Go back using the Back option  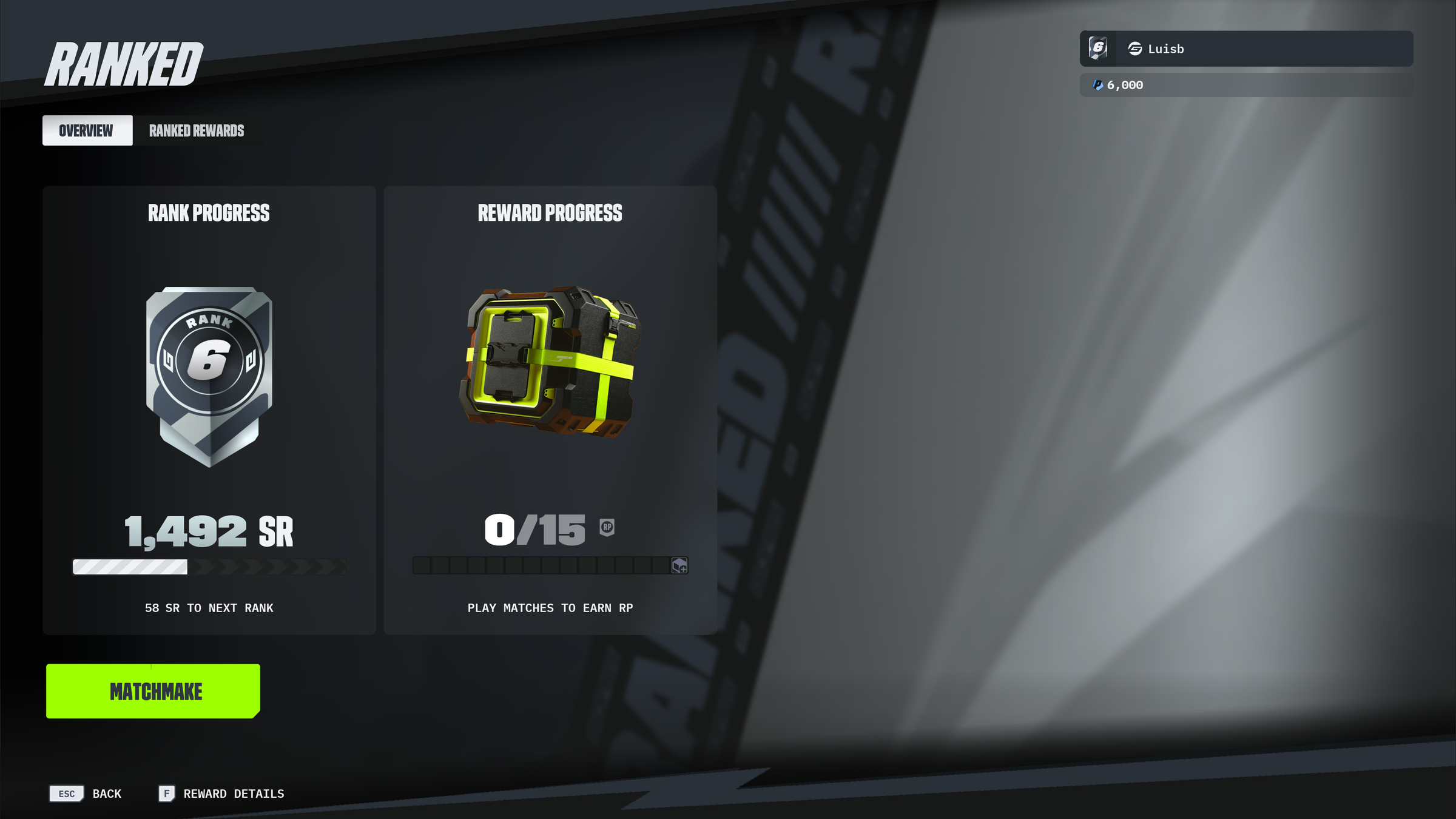click(x=86, y=794)
